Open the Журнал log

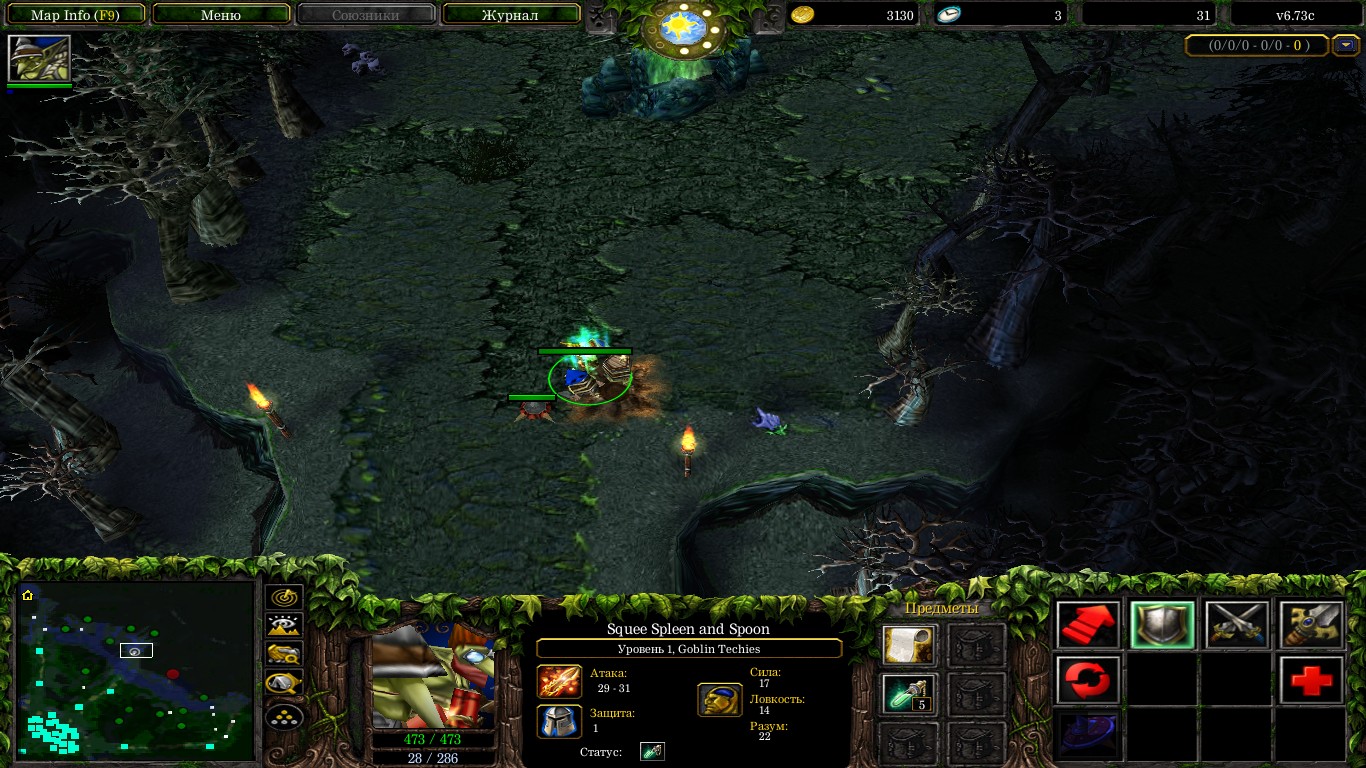tap(510, 15)
